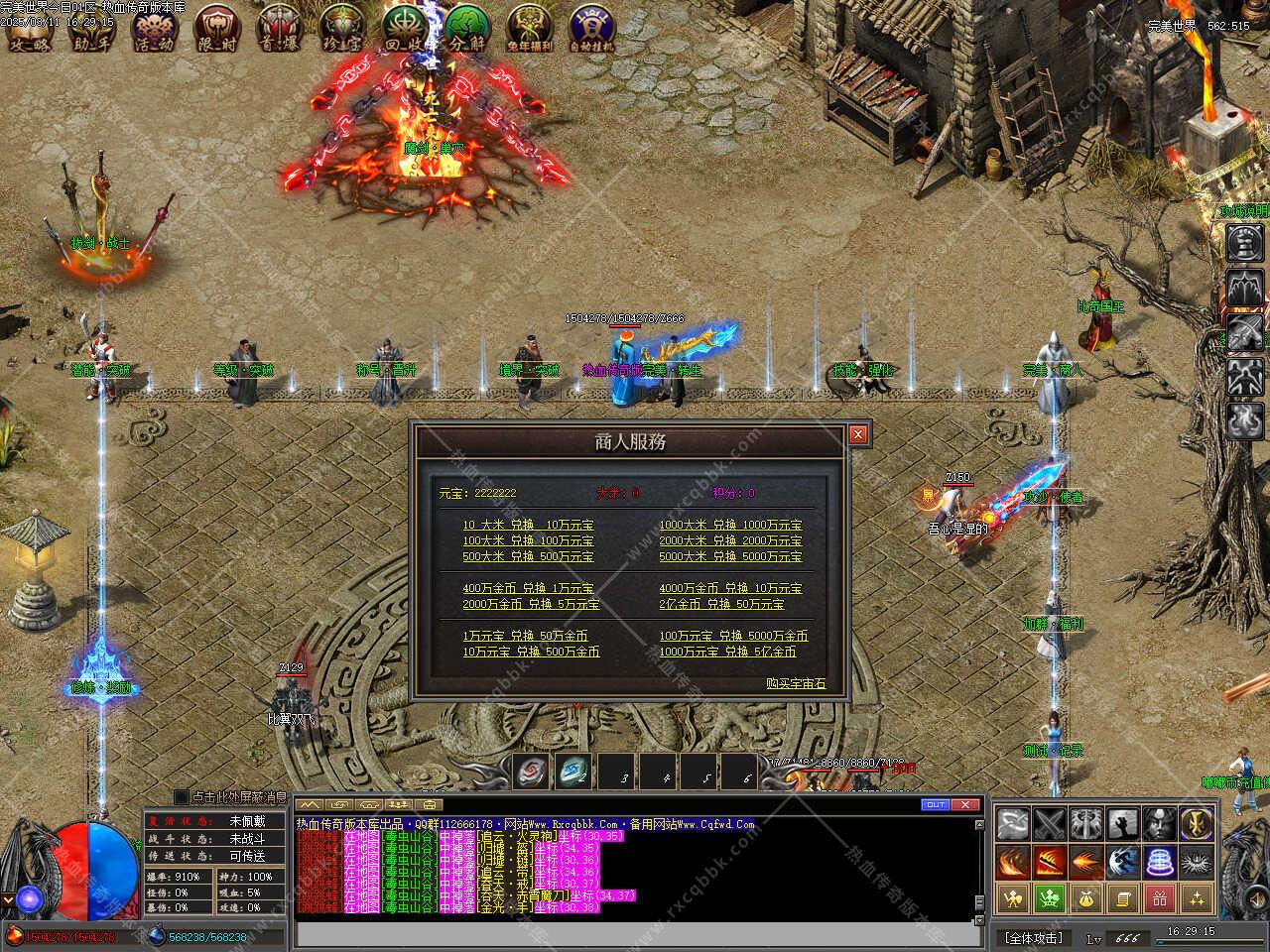The width and height of the screenshot is (1270, 952).
Task: Click the blue OUT button above chat
Action: 935,804
